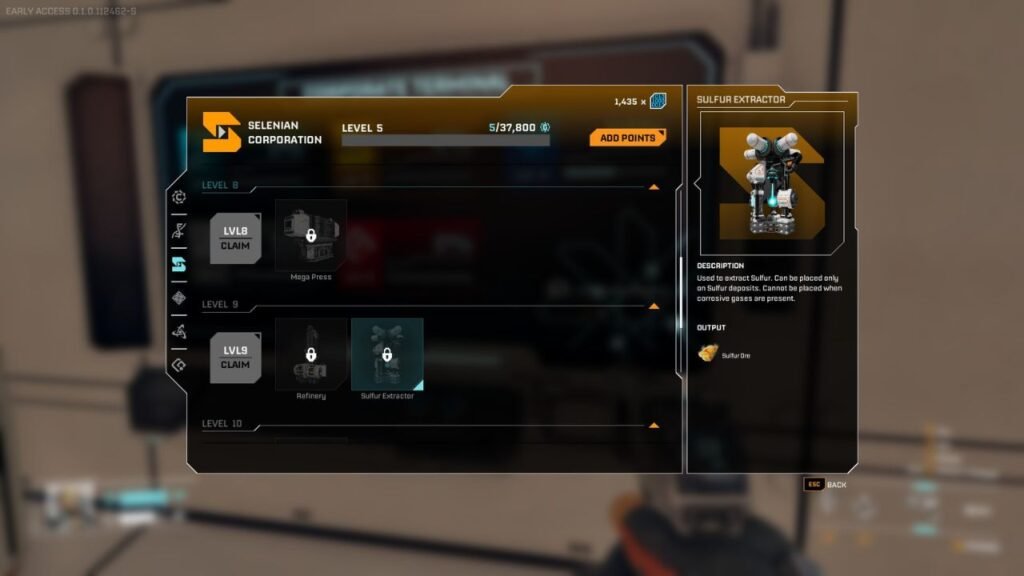The height and width of the screenshot is (576, 1024).
Task: Collapse the Level 9 section arrow
Action: click(x=654, y=306)
